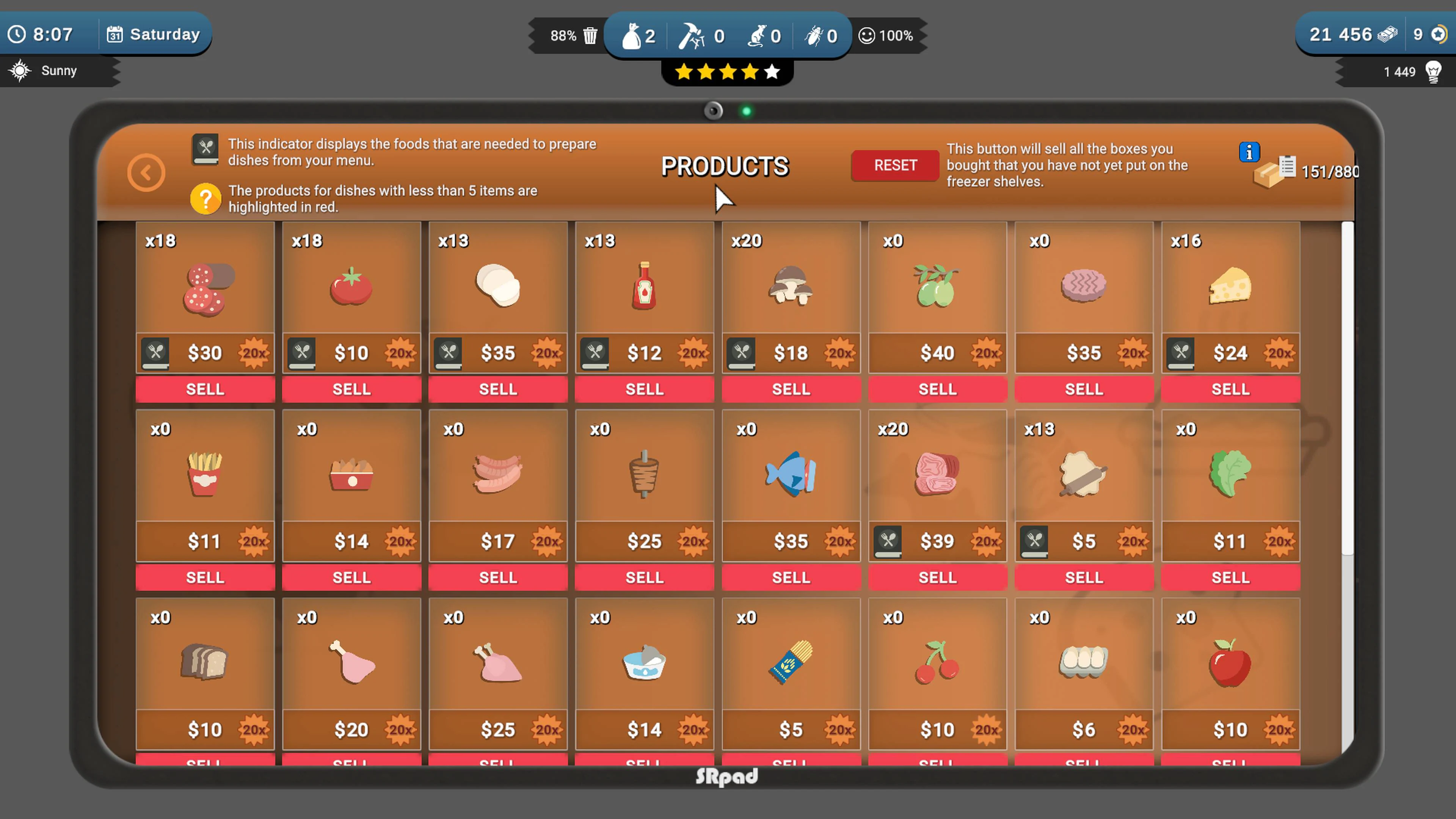Click the back arrow to leave Products screen
The height and width of the screenshot is (819, 1456).
click(146, 172)
